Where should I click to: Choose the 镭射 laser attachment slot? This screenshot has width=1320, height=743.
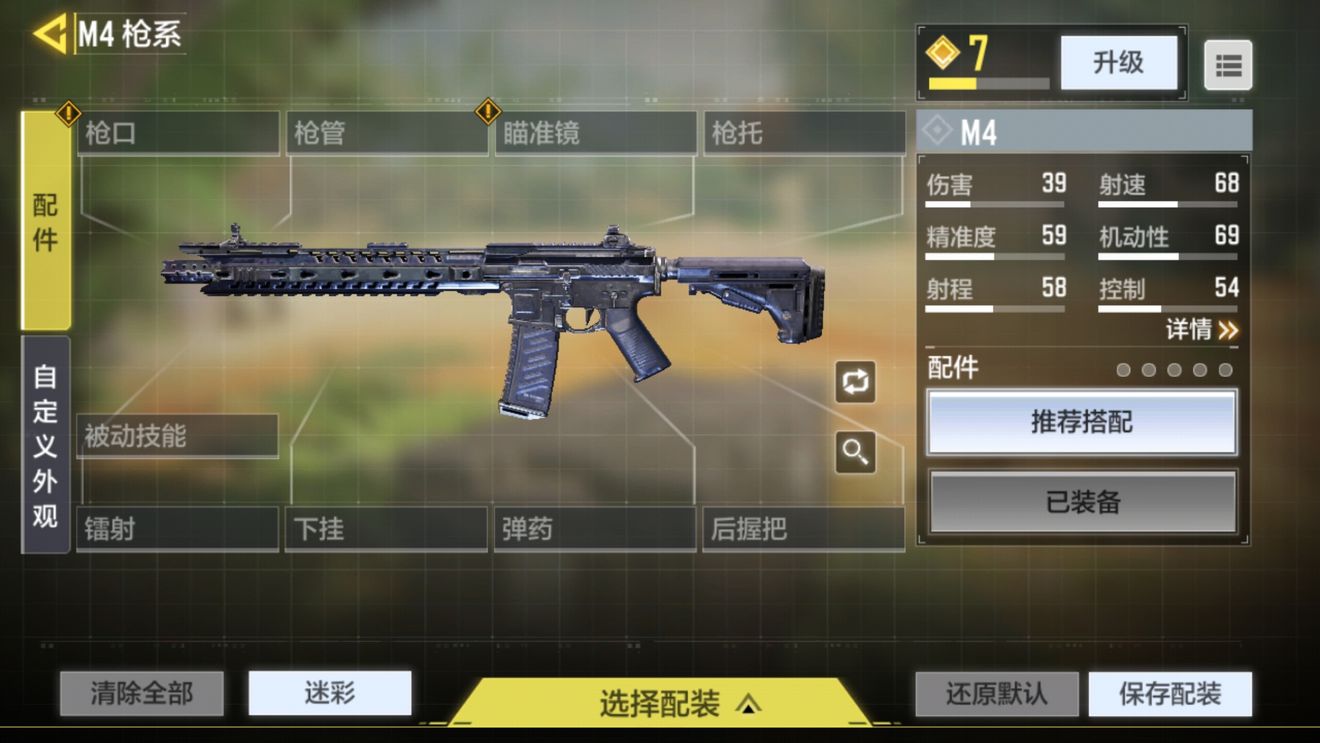click(177, 529)
